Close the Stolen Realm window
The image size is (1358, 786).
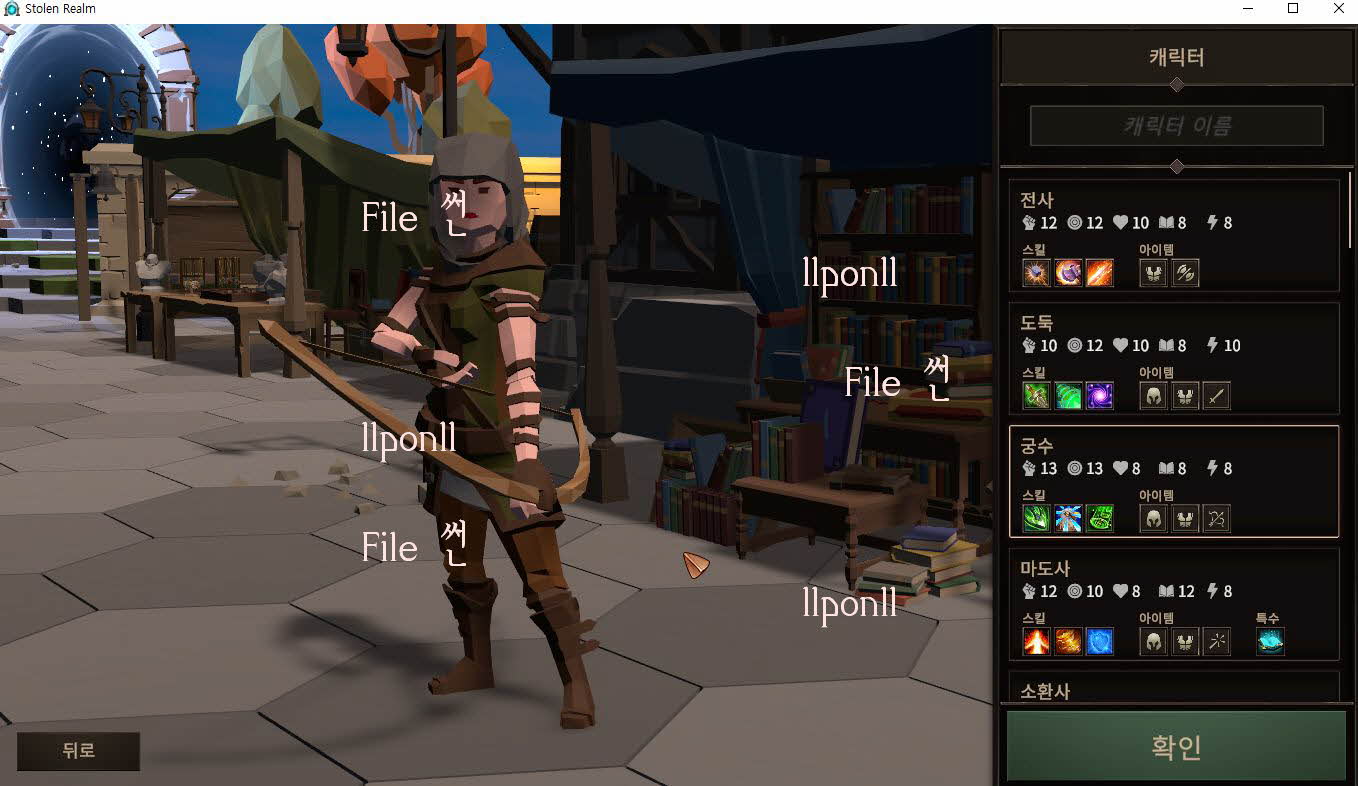(x=1338, y=9)
